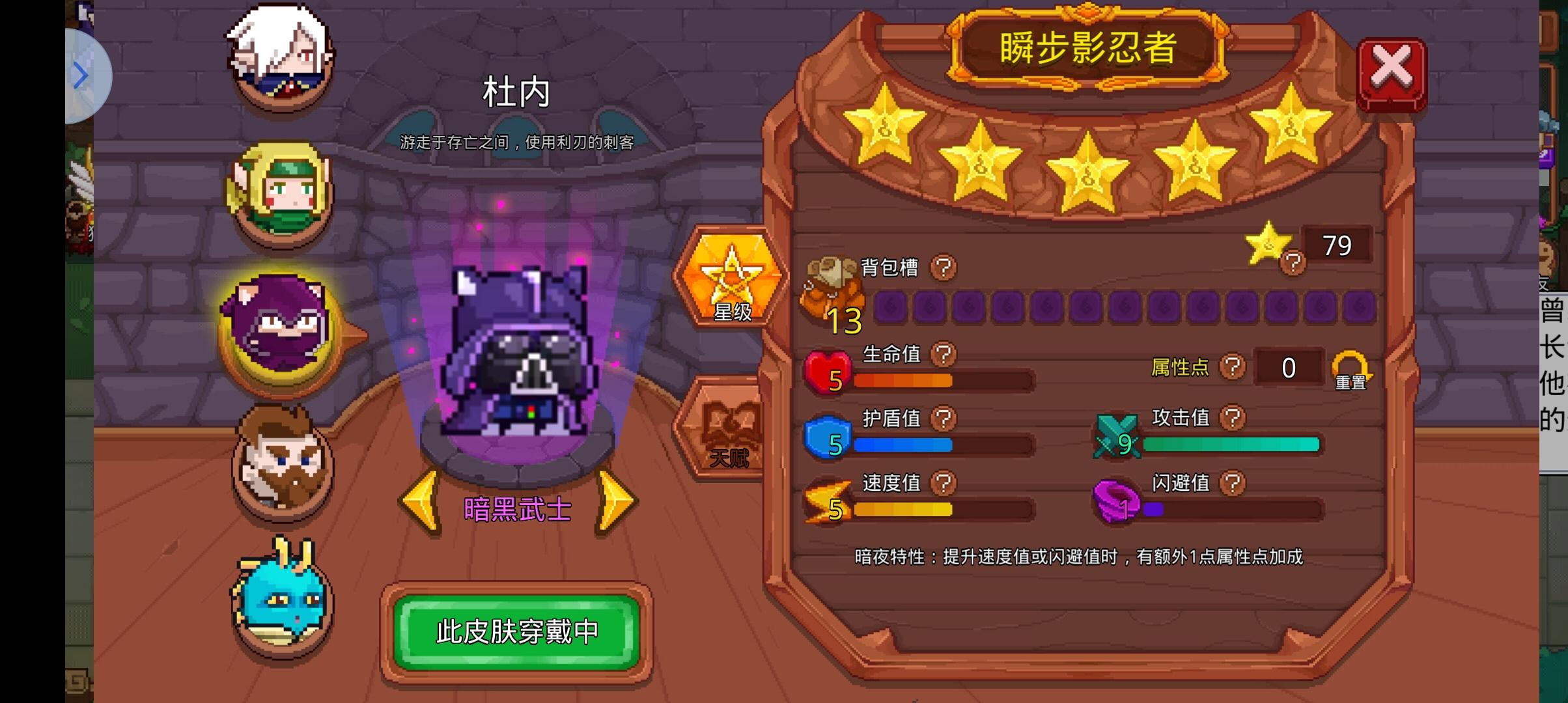The height and width of the screenshot is (703, 1568).
Task: Click the purple dodge swirl icon
Action: pyautogui.click(x=1115, y=500)
